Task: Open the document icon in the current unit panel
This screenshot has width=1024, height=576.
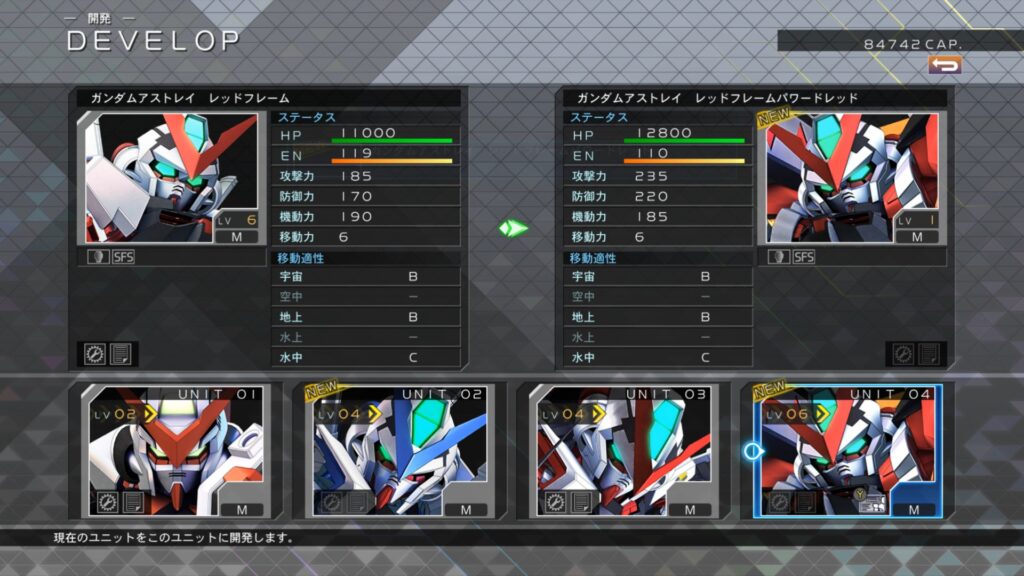Action: 121,354
